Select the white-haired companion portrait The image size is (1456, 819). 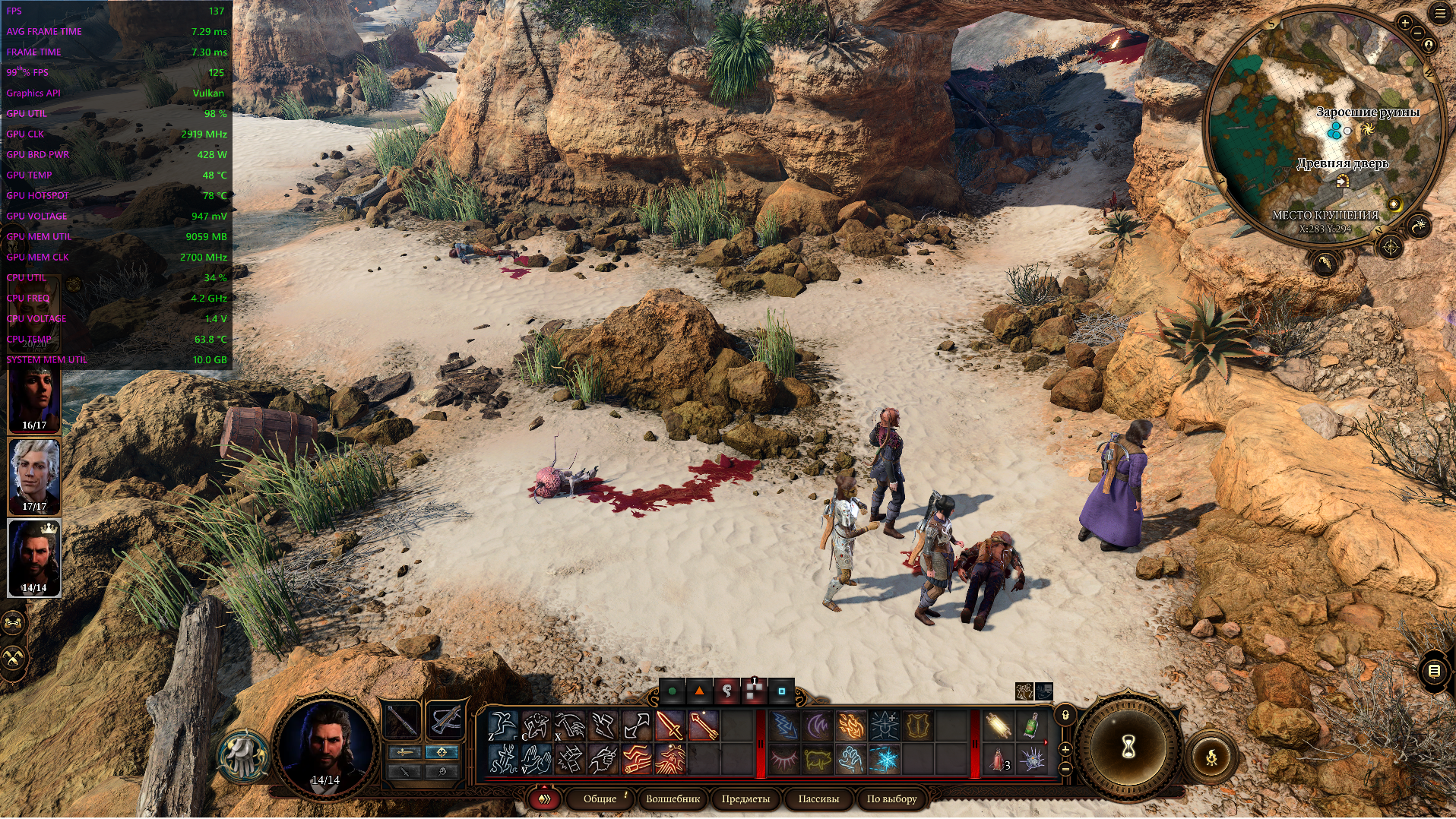tap(34, 476)
